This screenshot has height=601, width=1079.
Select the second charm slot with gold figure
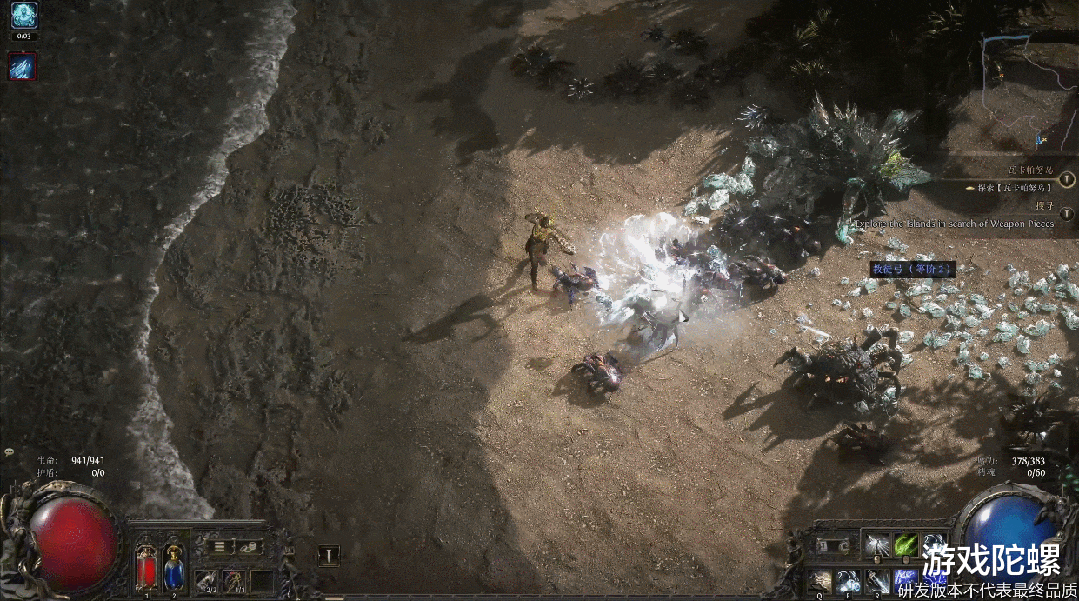click(234, 579)
